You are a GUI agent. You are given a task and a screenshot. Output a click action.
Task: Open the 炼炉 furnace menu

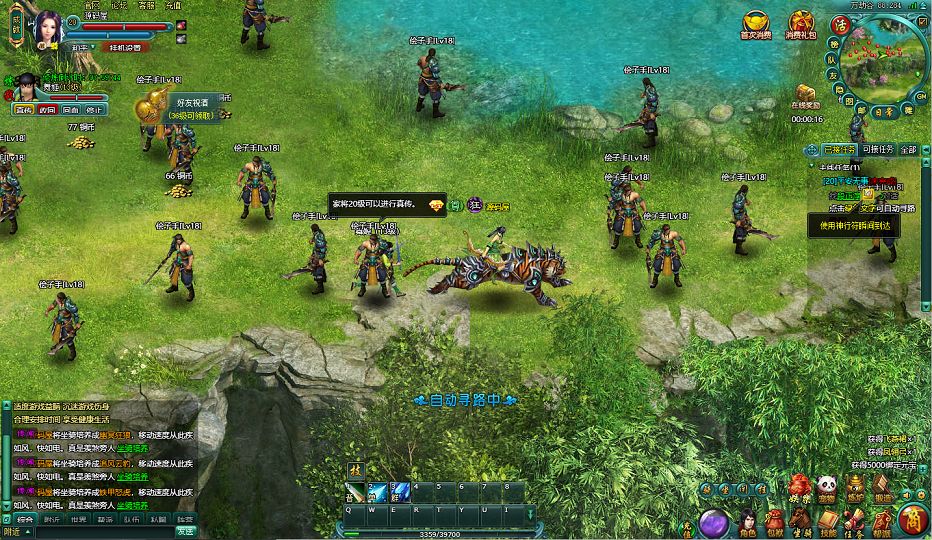pyautogui.click(x=855, y=489)
